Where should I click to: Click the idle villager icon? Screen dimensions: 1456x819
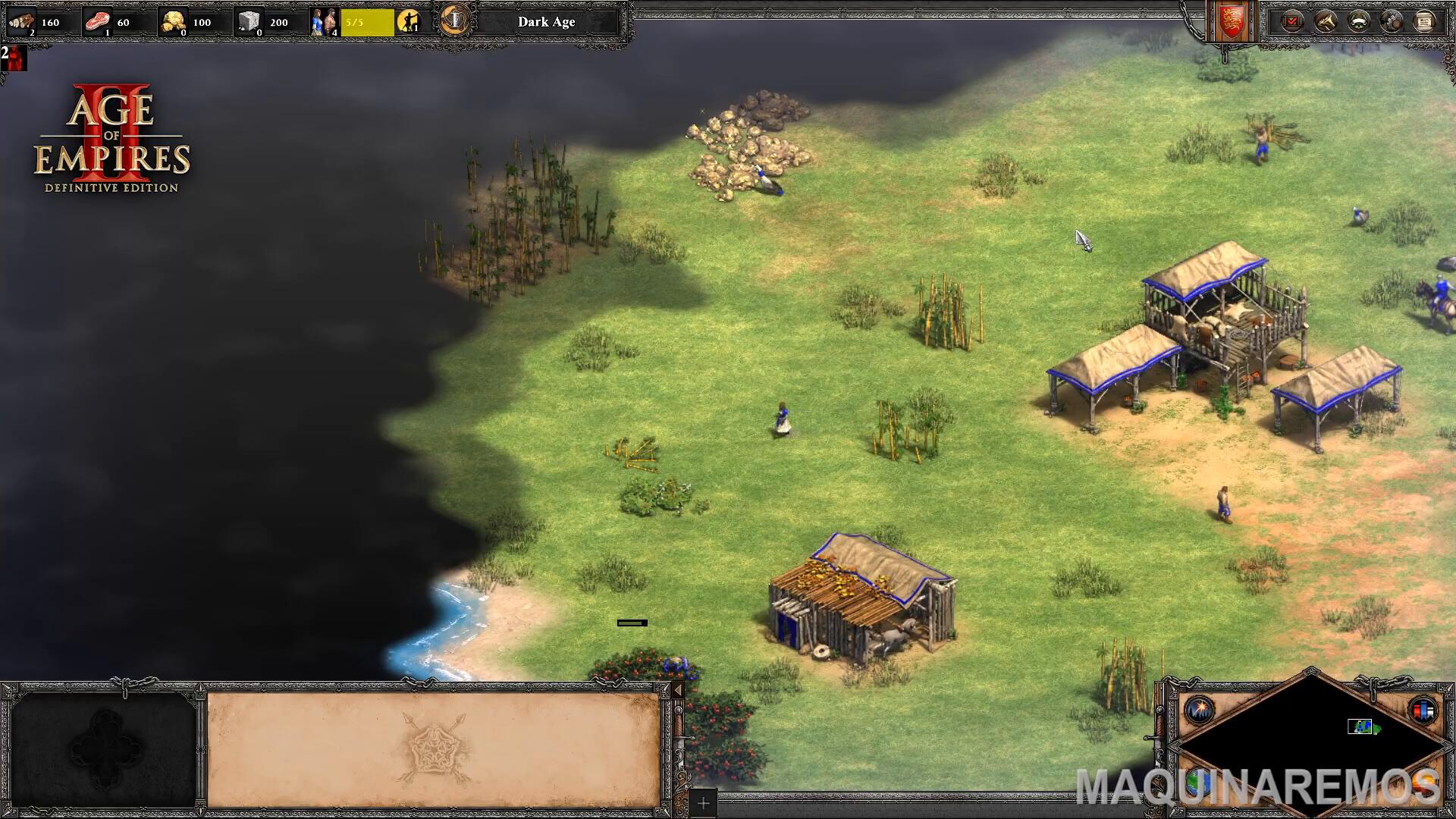pos(409,21)
